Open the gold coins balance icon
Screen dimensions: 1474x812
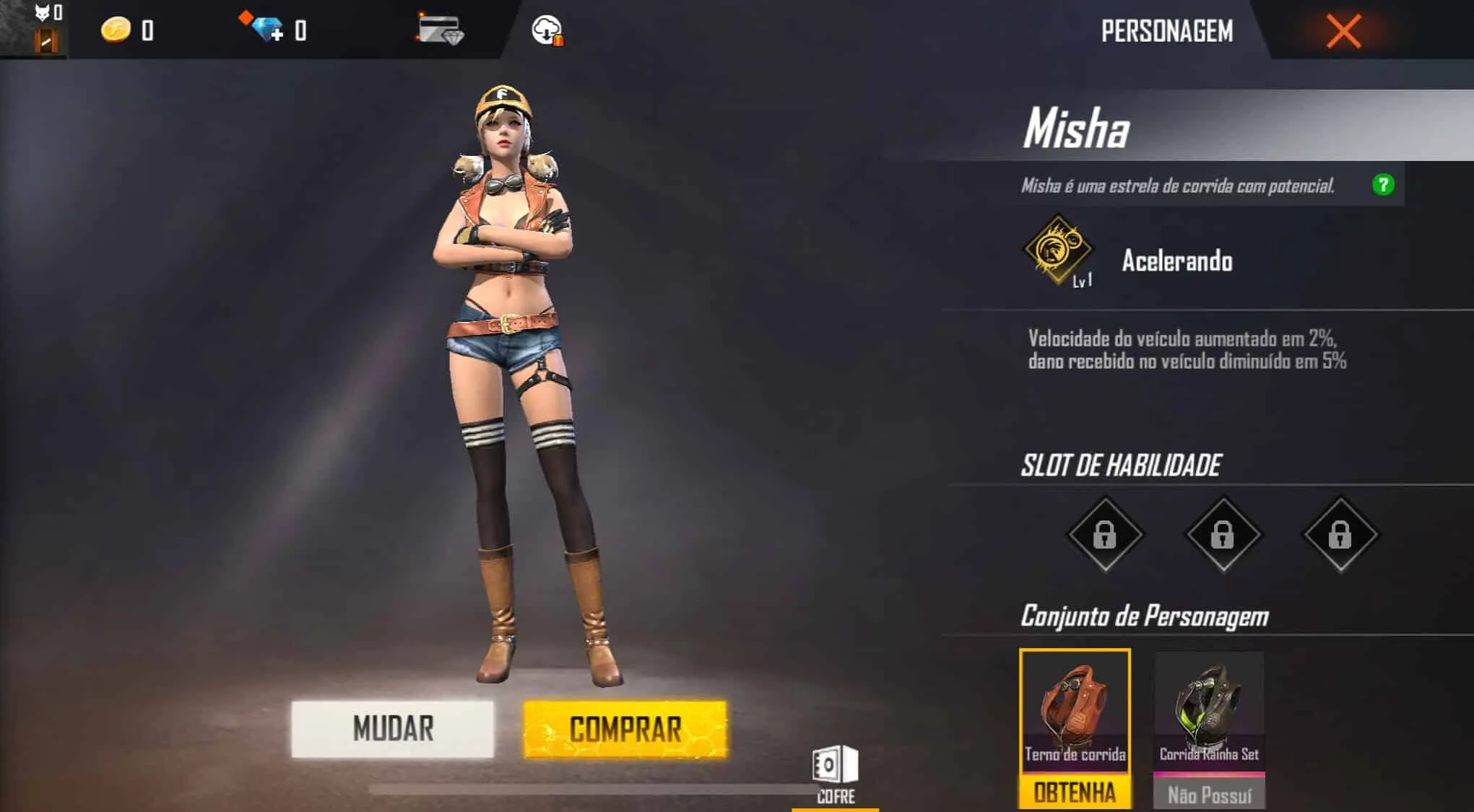coord(116,30)
